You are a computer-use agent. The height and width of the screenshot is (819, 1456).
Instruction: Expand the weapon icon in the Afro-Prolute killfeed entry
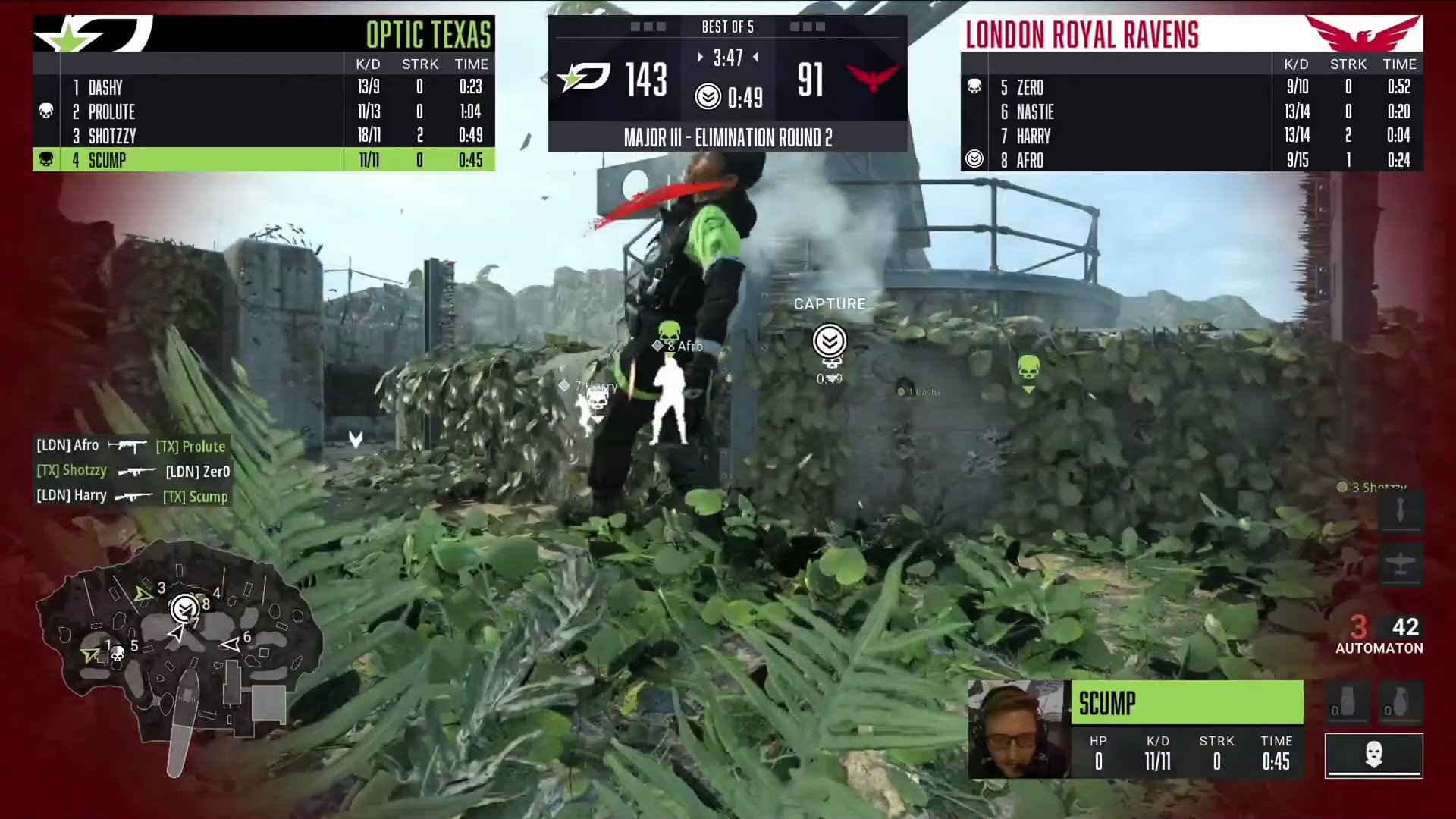click(x=127, y=446)
